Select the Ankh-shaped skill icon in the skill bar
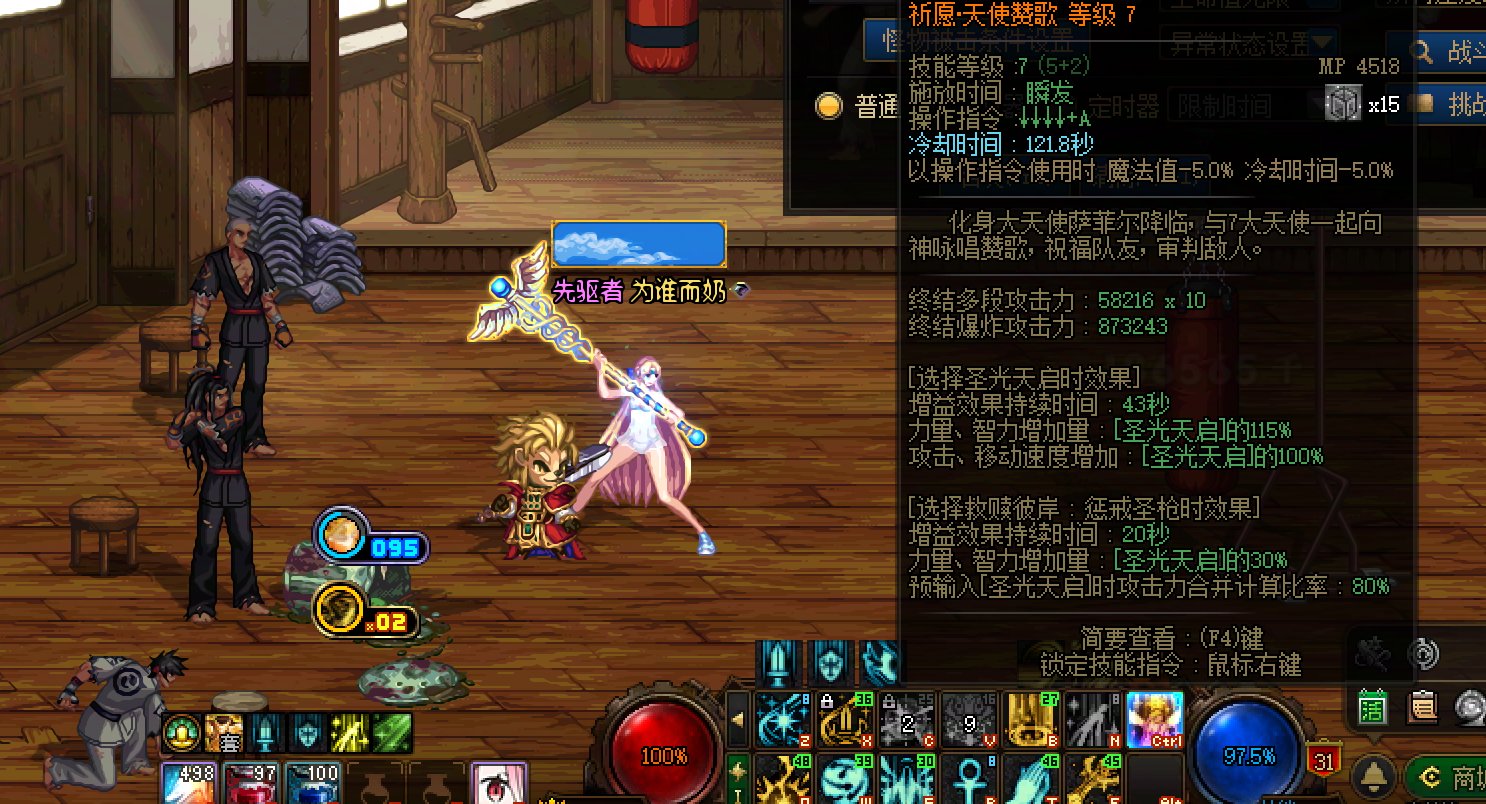This screenshot has width=1486, height=804. pos(971,779)
